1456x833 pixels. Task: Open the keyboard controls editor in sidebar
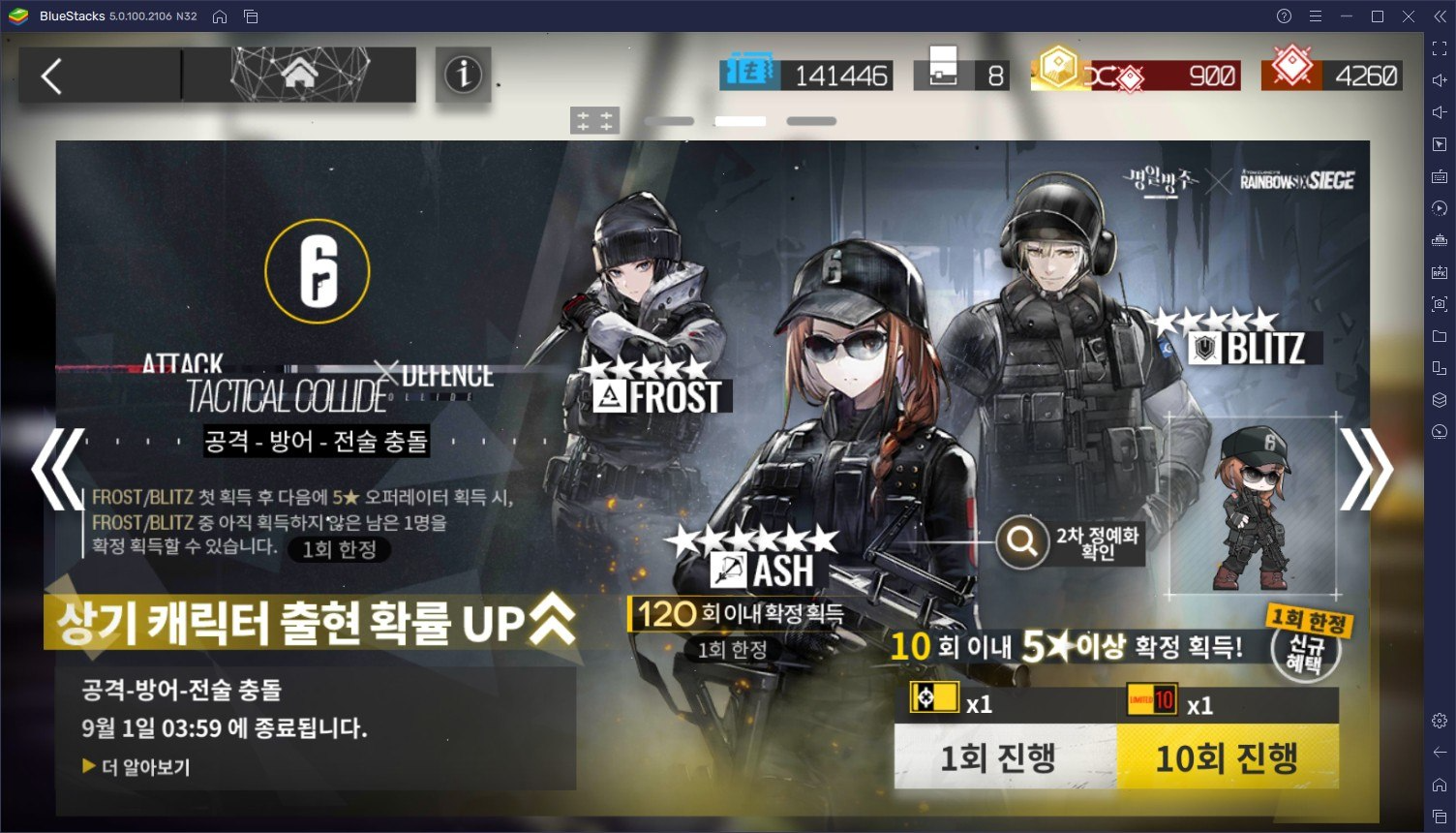point(1440,177)
